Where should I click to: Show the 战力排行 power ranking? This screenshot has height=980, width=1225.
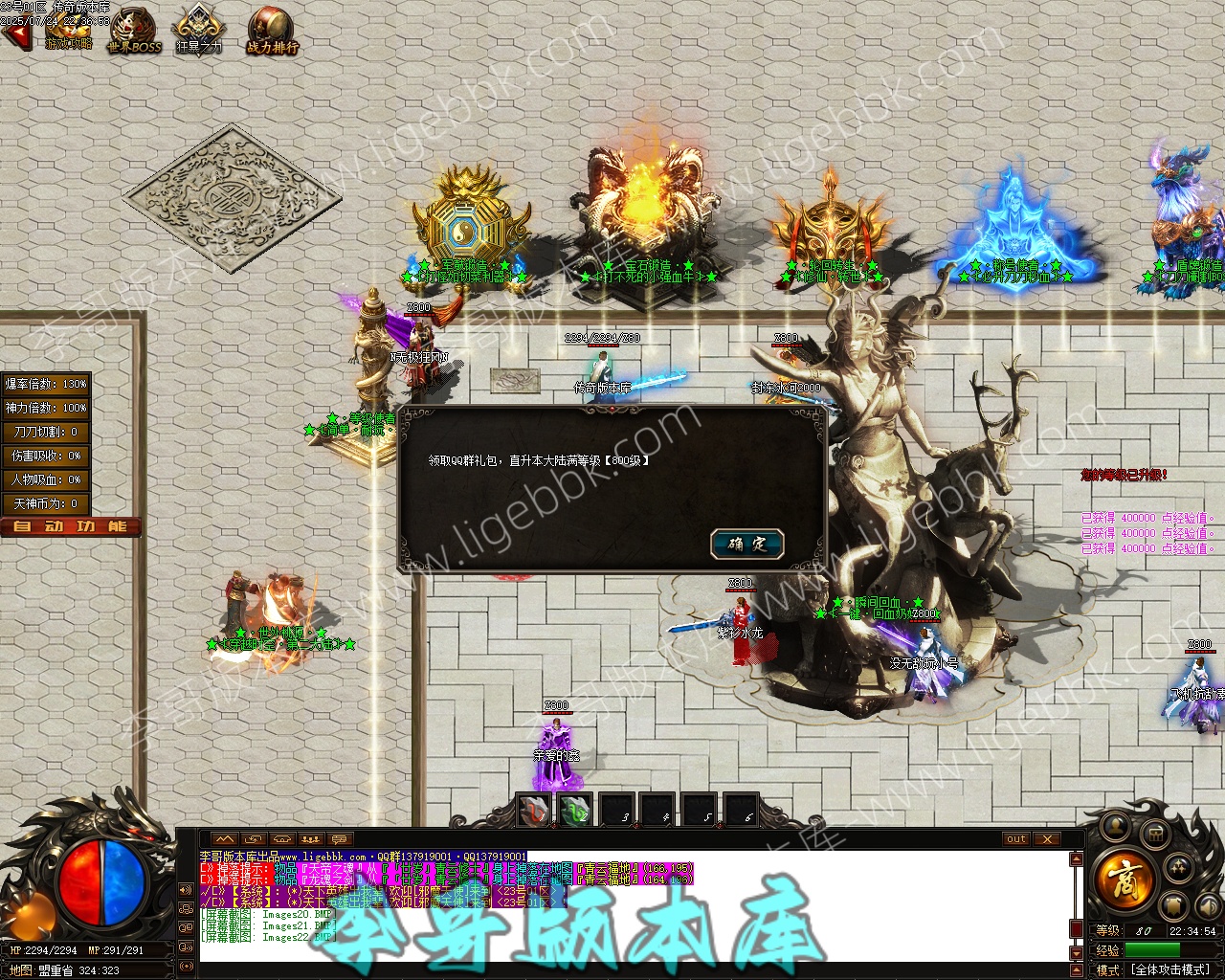273,31
